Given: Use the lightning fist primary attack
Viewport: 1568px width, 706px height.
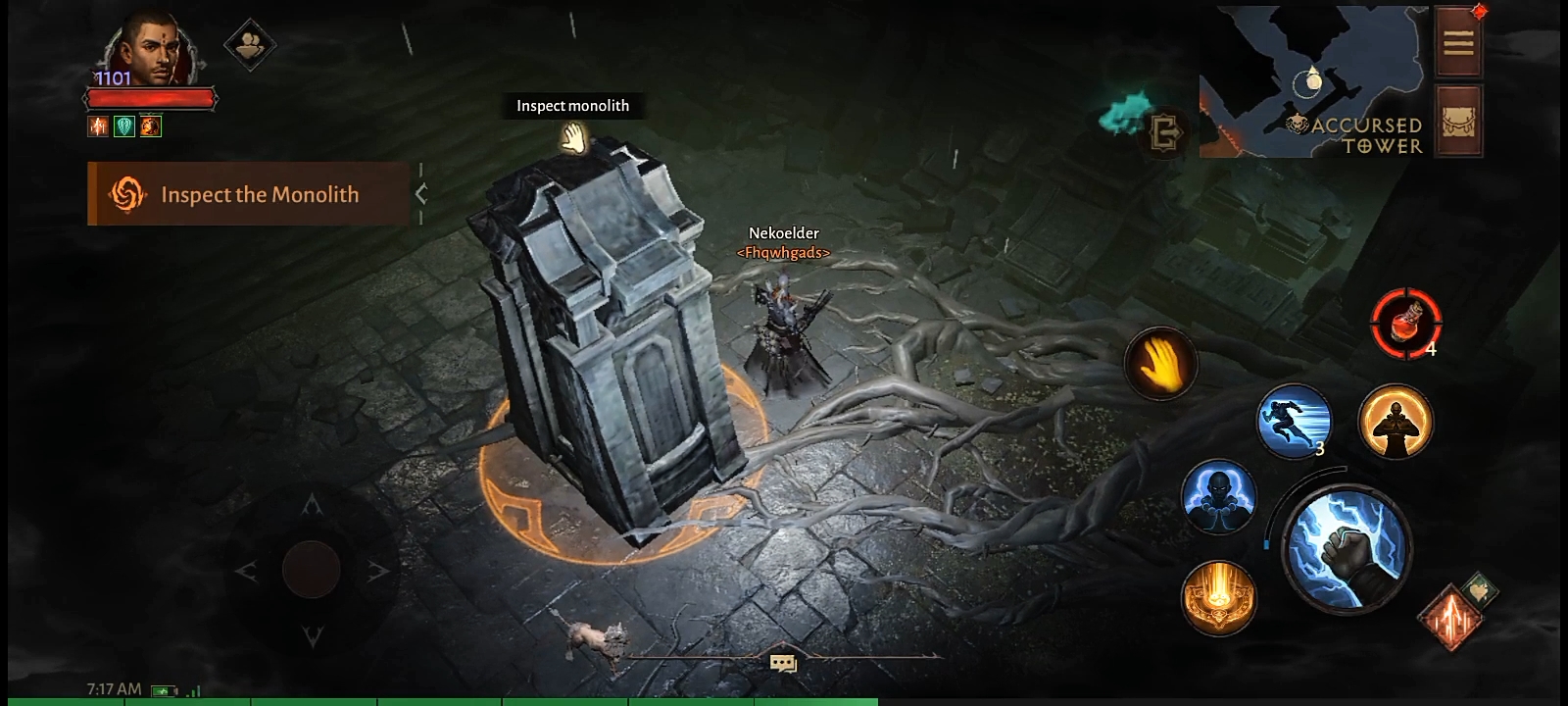Looking at the screenshot, I should tap(1347, 548).
